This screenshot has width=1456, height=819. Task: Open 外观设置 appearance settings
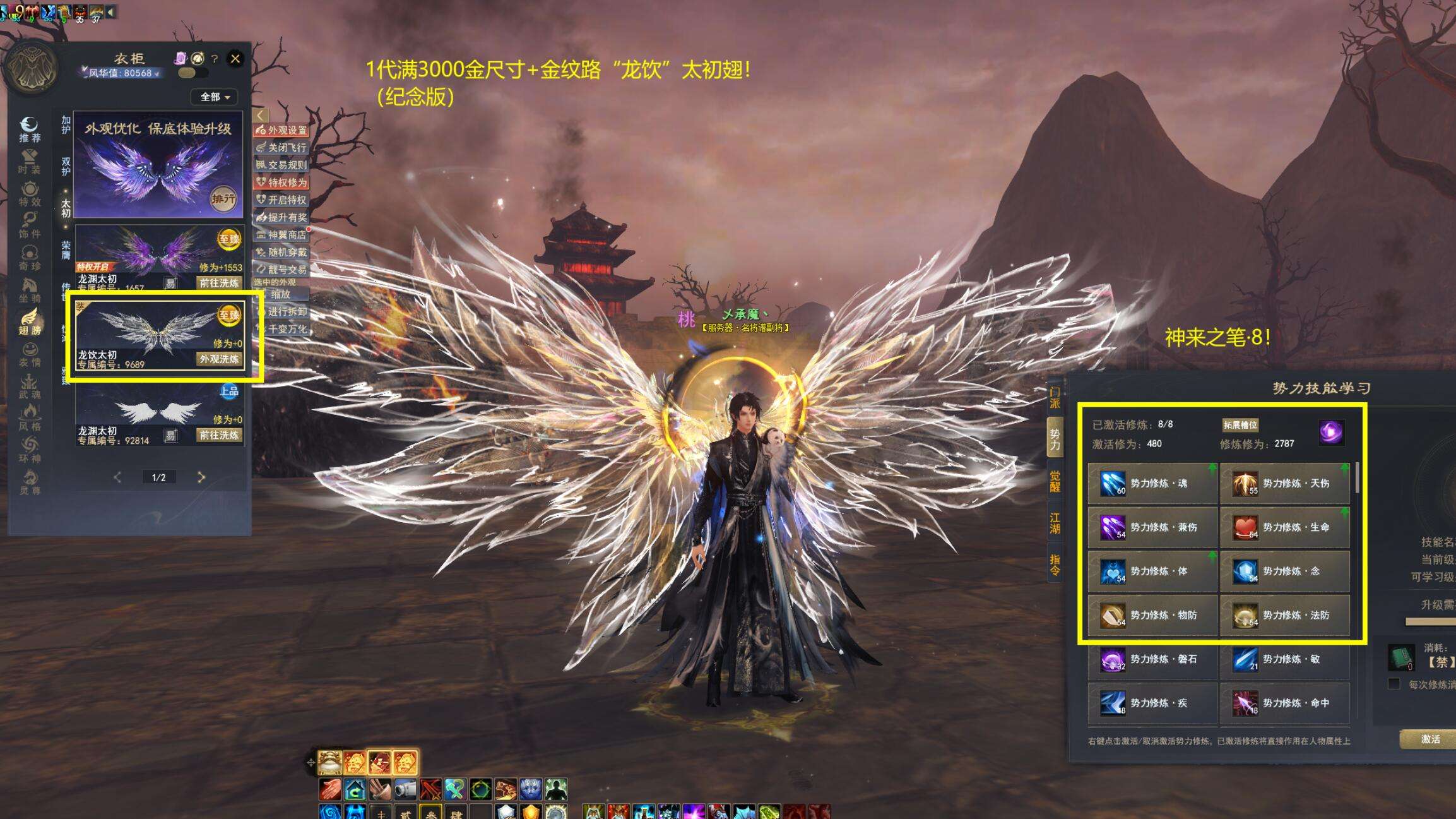[x=281, y=130]
